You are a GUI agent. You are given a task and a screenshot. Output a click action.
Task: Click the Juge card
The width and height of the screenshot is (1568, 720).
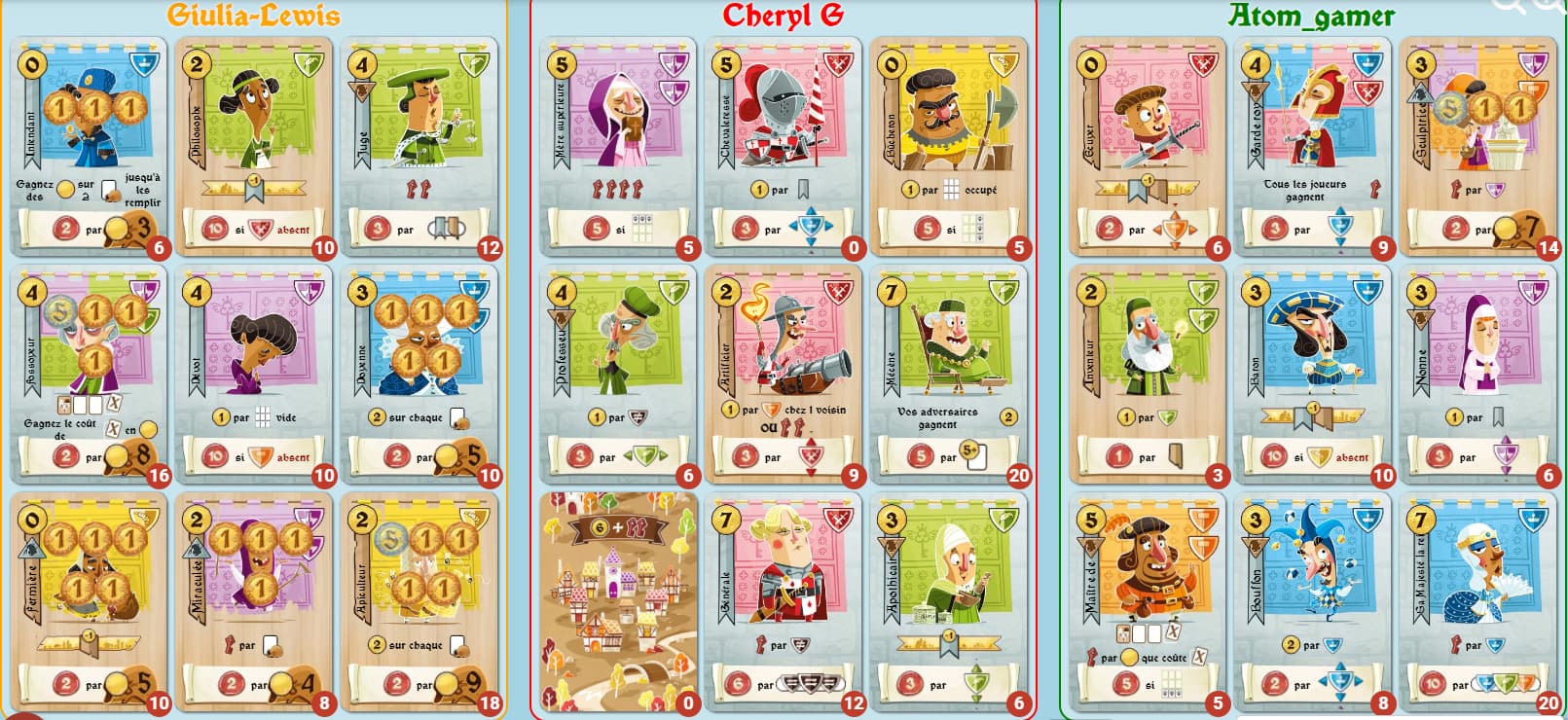coord(420,146)
